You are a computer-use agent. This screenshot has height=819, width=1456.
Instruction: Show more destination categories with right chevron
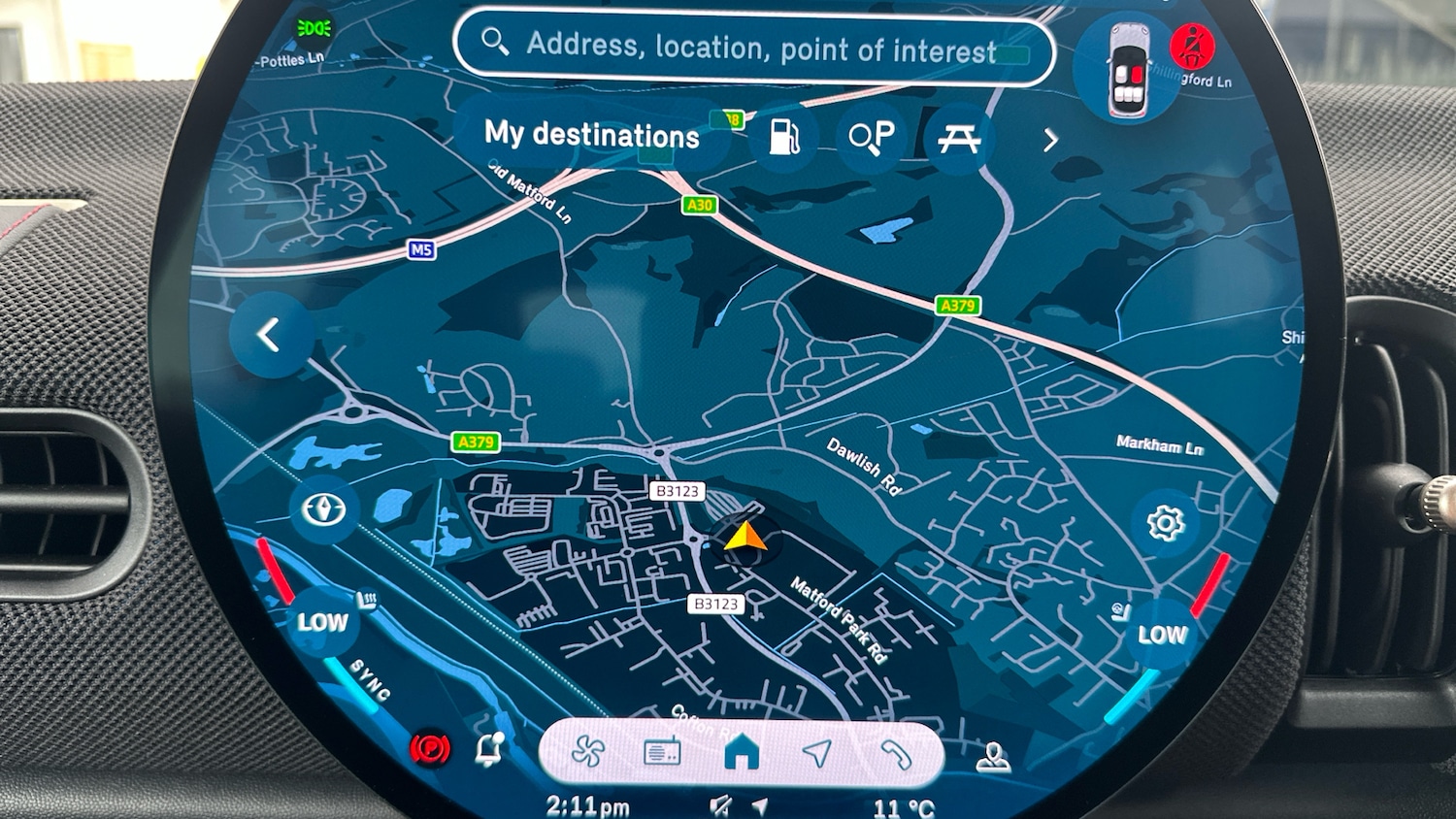click(x=1050, y=141)
